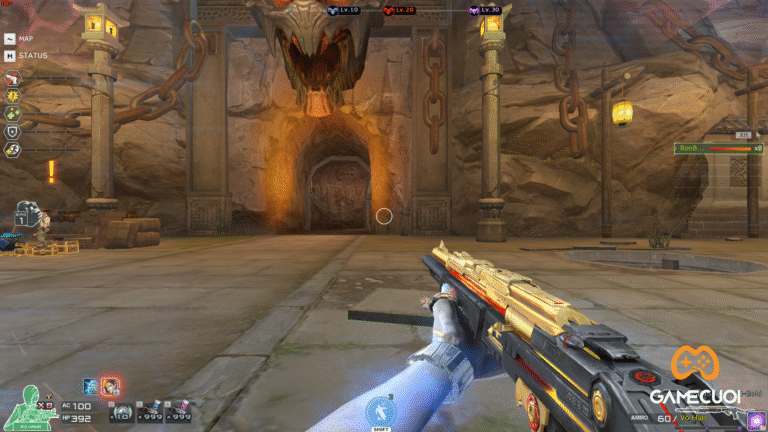Select the green splash upgrade icon
The image size is (768, 432).
point(12,113)
